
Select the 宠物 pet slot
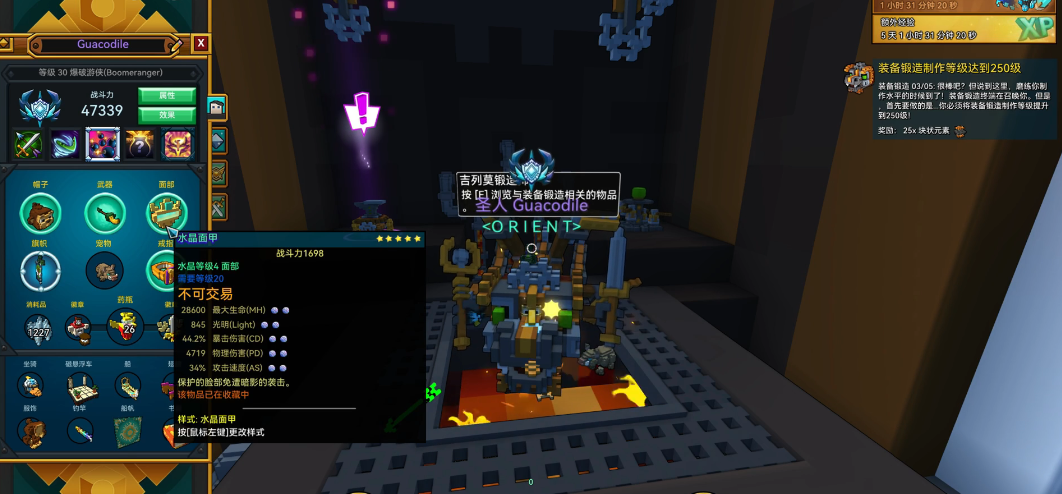click(x=104, y=270)
